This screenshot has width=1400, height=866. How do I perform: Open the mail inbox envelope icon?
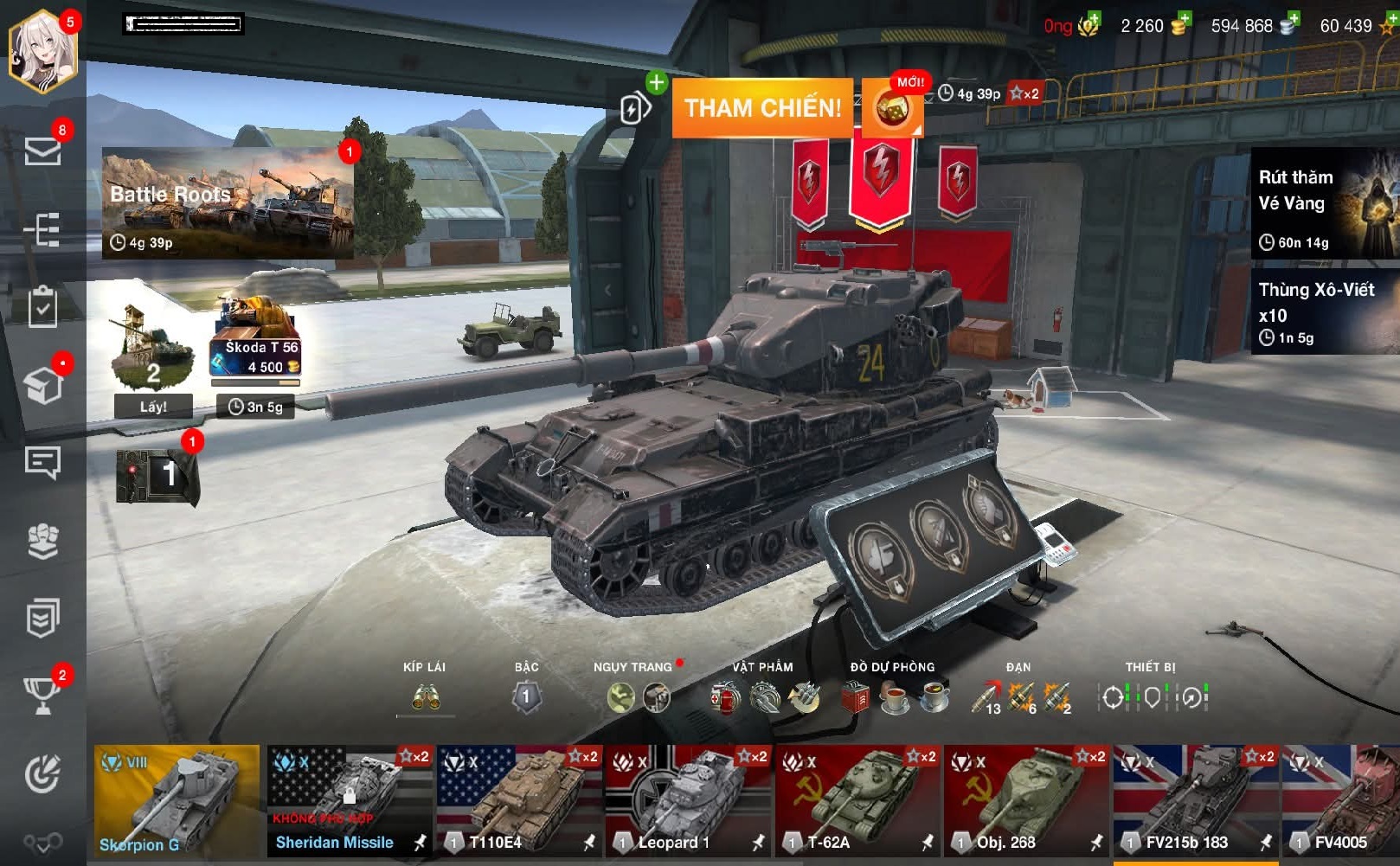click(42, 151)
